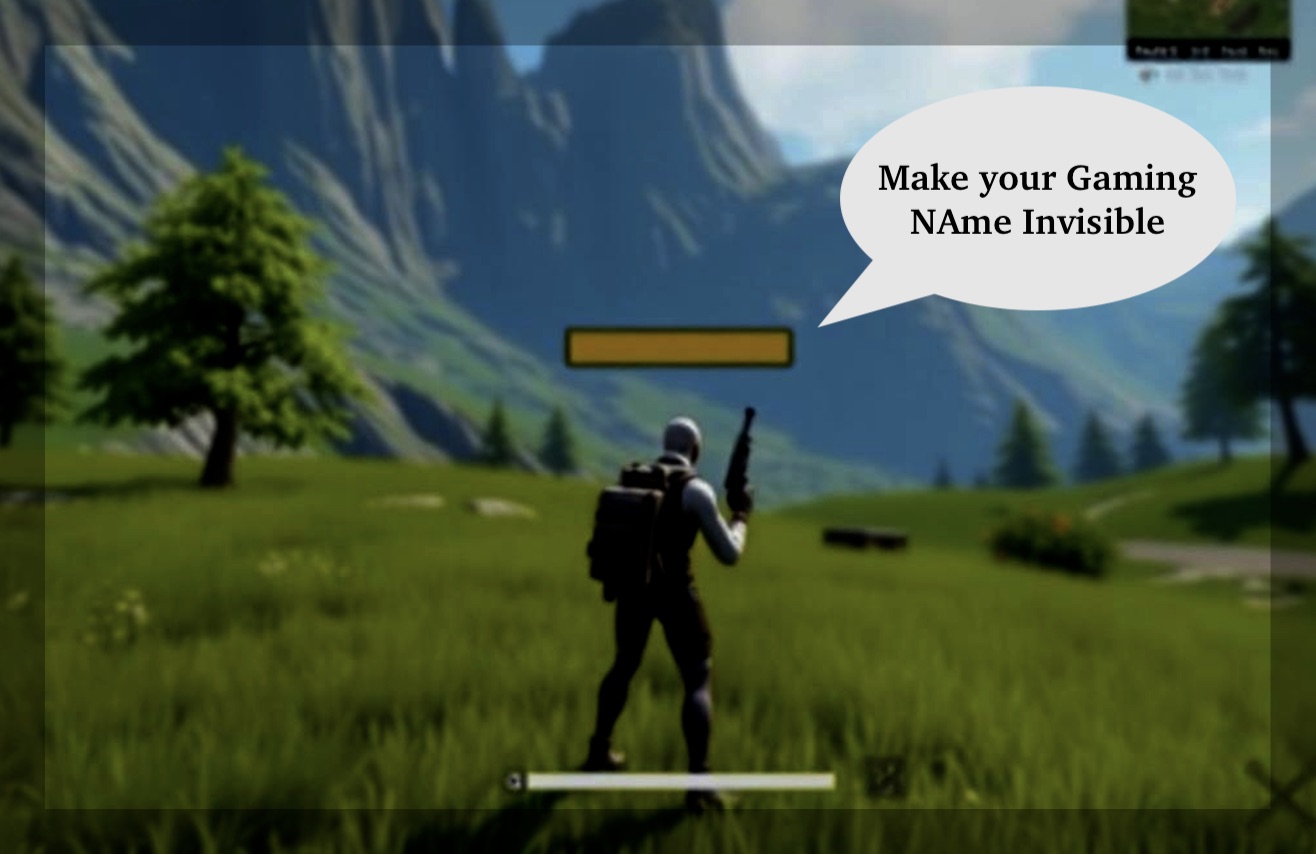
Task: Click the white health bar at the bottom
Action: click(x=680, y=779)
